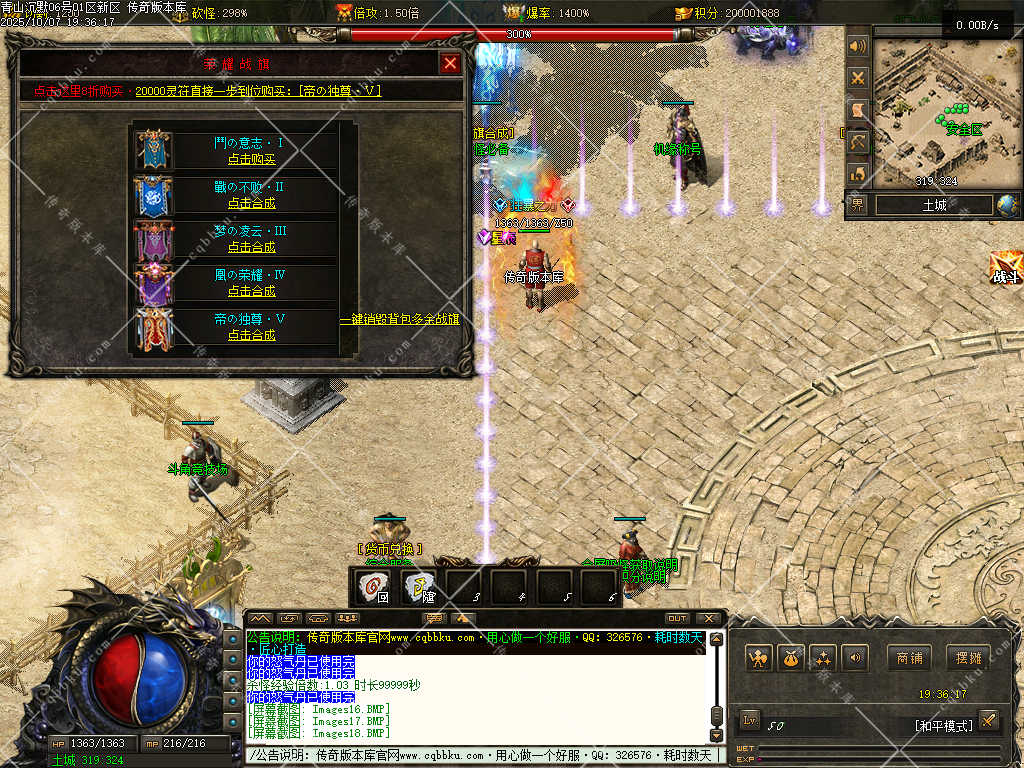Toggle the speaker sound icon beside minimap
The height and width of the screenshot is (768, 1024).
[x=857, y=47]
